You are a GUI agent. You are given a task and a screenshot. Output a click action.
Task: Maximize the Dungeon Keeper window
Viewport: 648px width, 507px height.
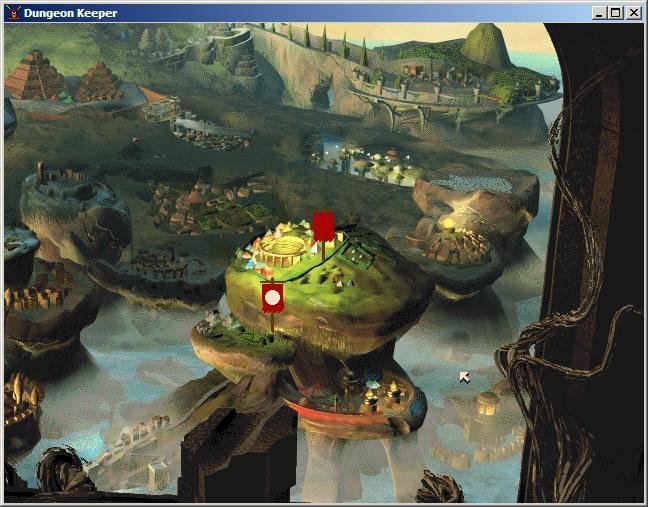tap(616, 13)
